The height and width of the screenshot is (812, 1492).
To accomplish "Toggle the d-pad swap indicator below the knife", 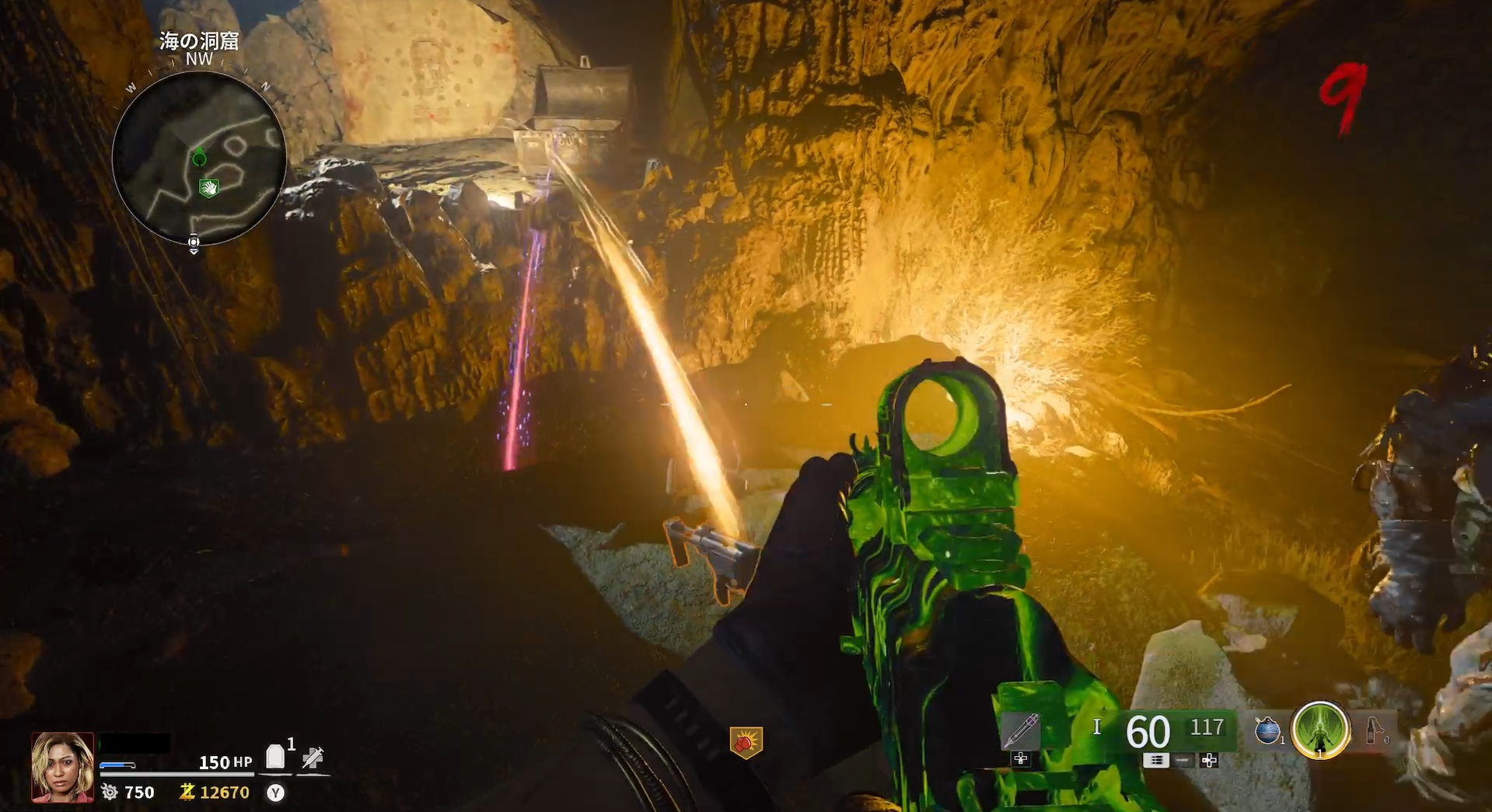I will (x=1020, y=760).
